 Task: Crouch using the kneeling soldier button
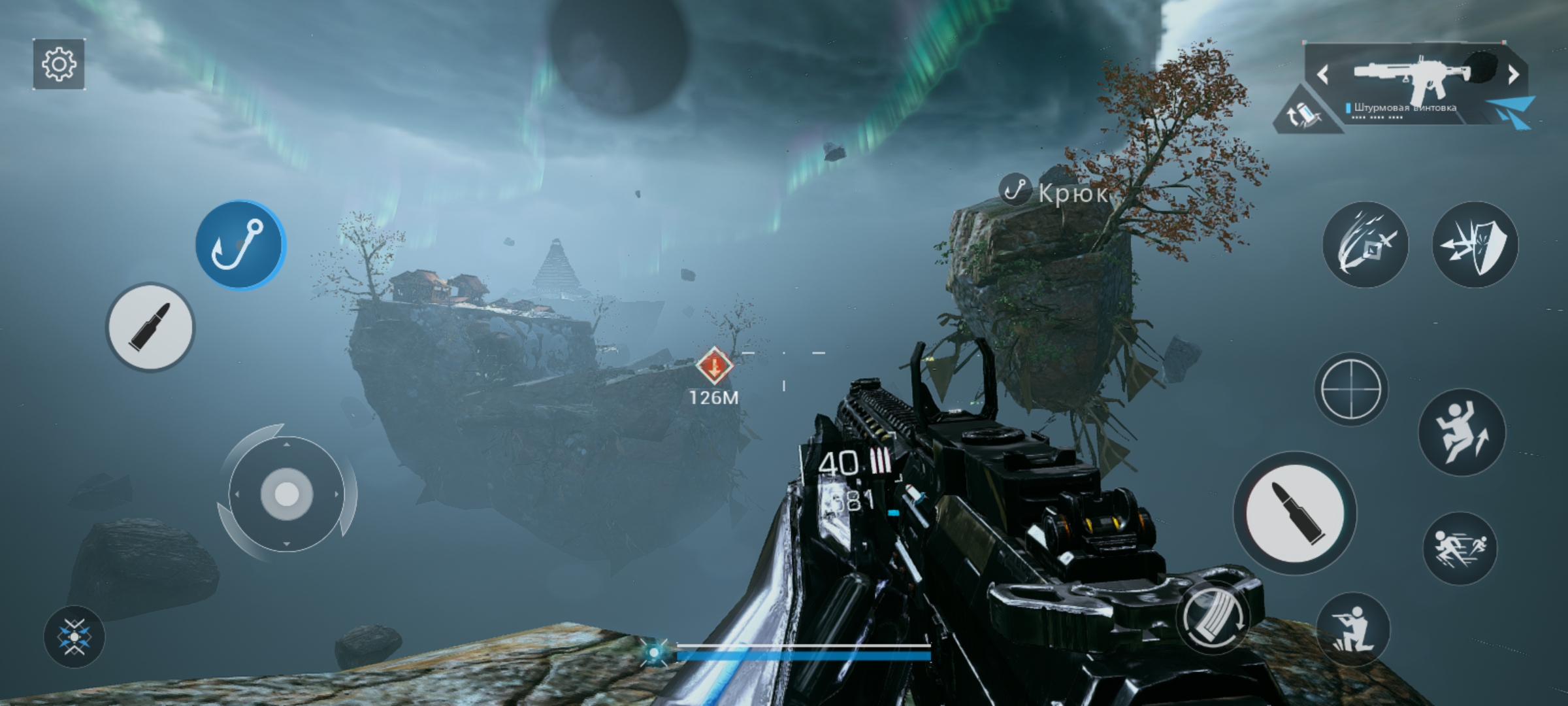tap(1352, 629)
